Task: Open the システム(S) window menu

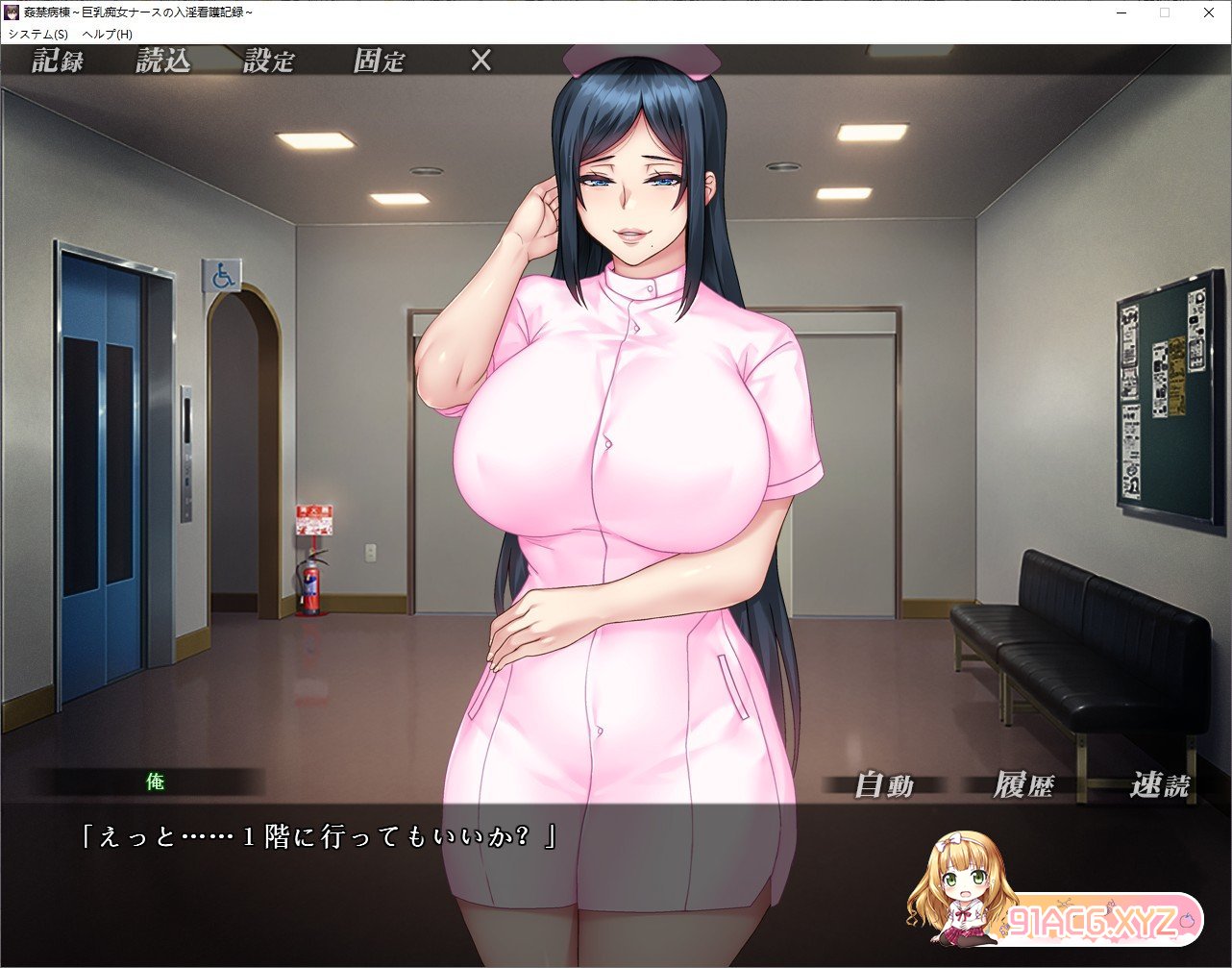Action: point(38,34)
